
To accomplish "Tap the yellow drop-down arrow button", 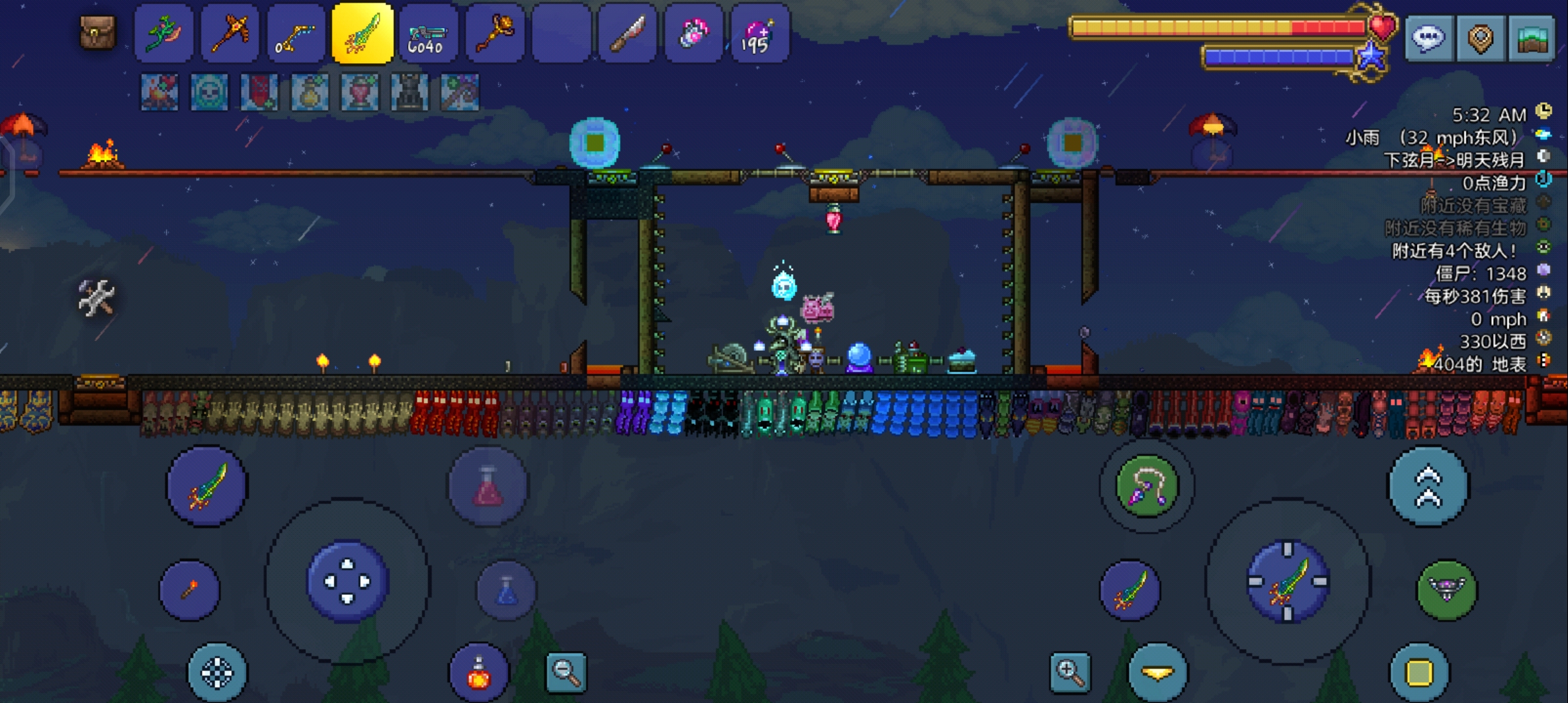I will tap(1157, 673).
